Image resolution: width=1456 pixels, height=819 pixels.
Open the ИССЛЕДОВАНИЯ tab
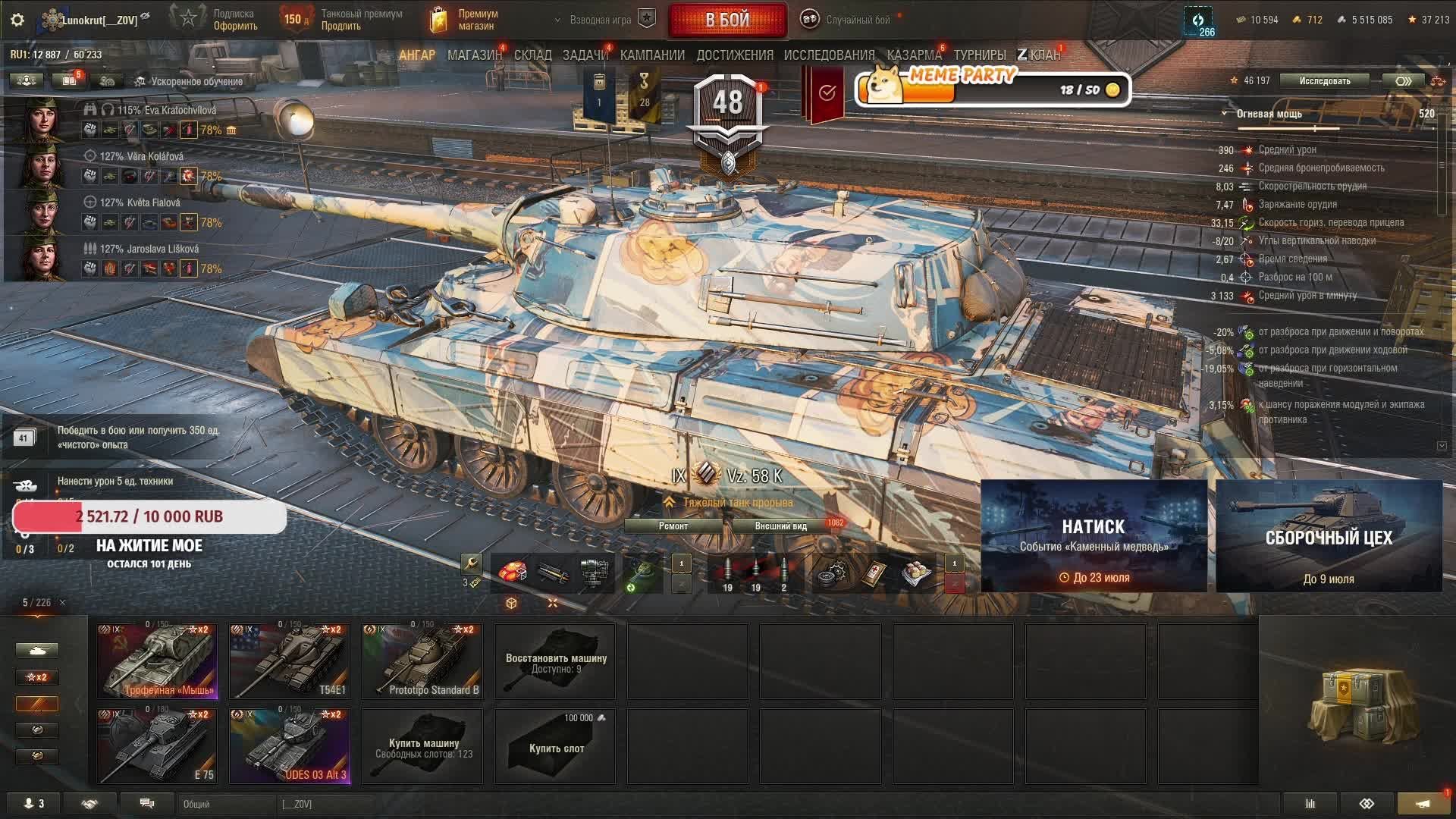(x=829, y=55)
